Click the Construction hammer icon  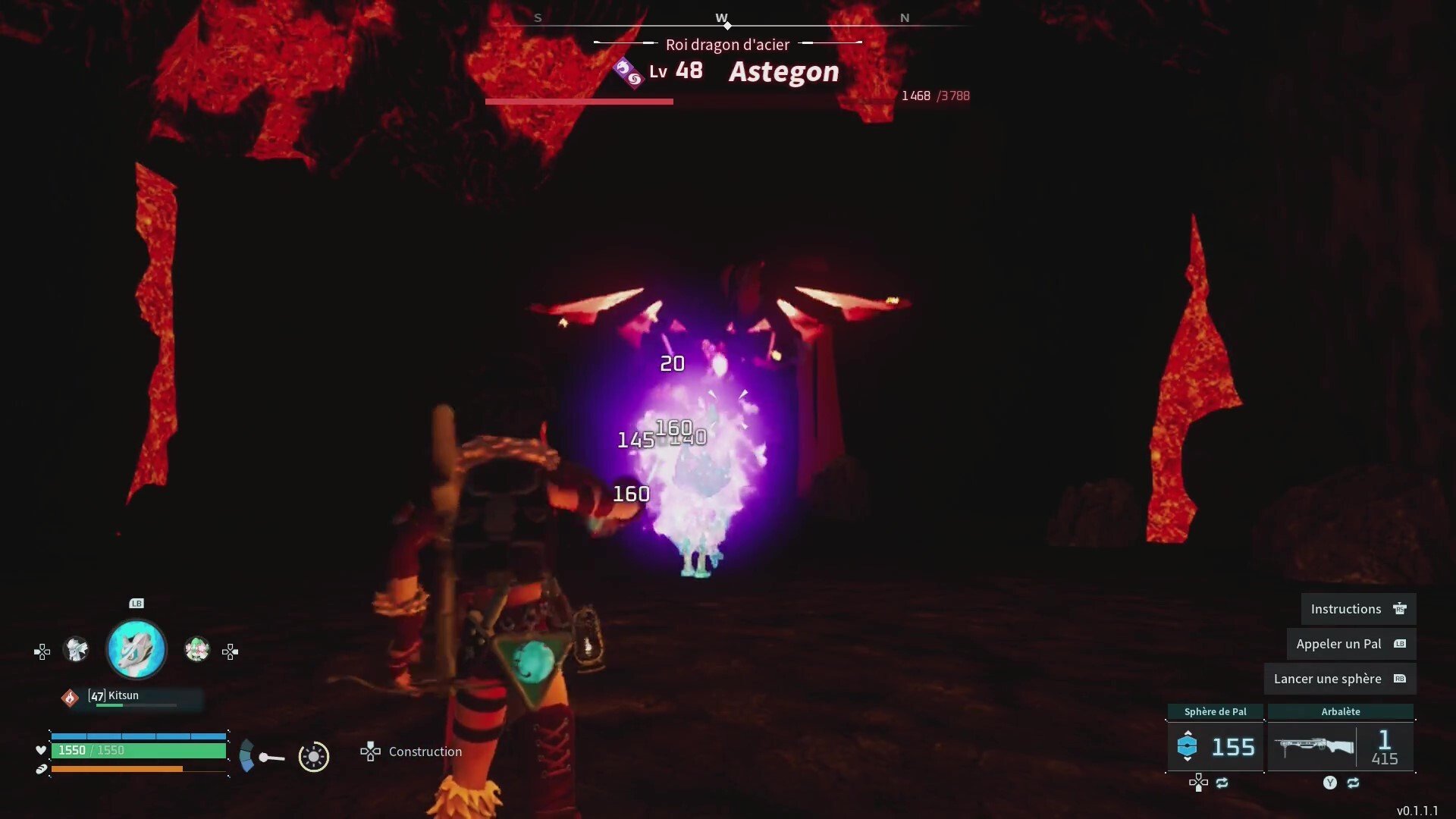click(370, 752)
